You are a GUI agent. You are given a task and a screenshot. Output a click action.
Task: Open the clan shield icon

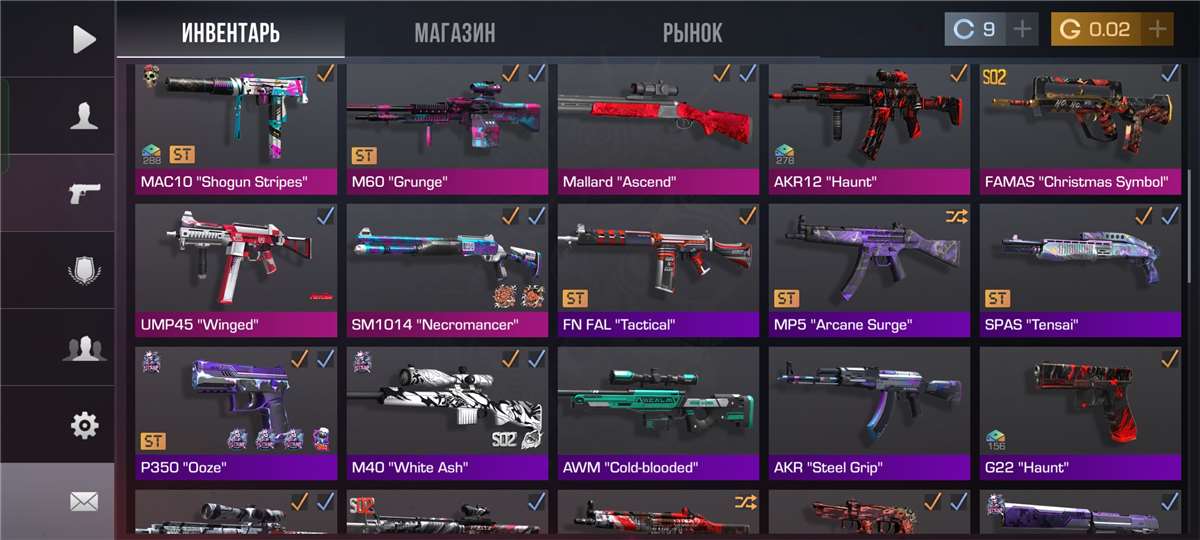click(x=84, y=270)
